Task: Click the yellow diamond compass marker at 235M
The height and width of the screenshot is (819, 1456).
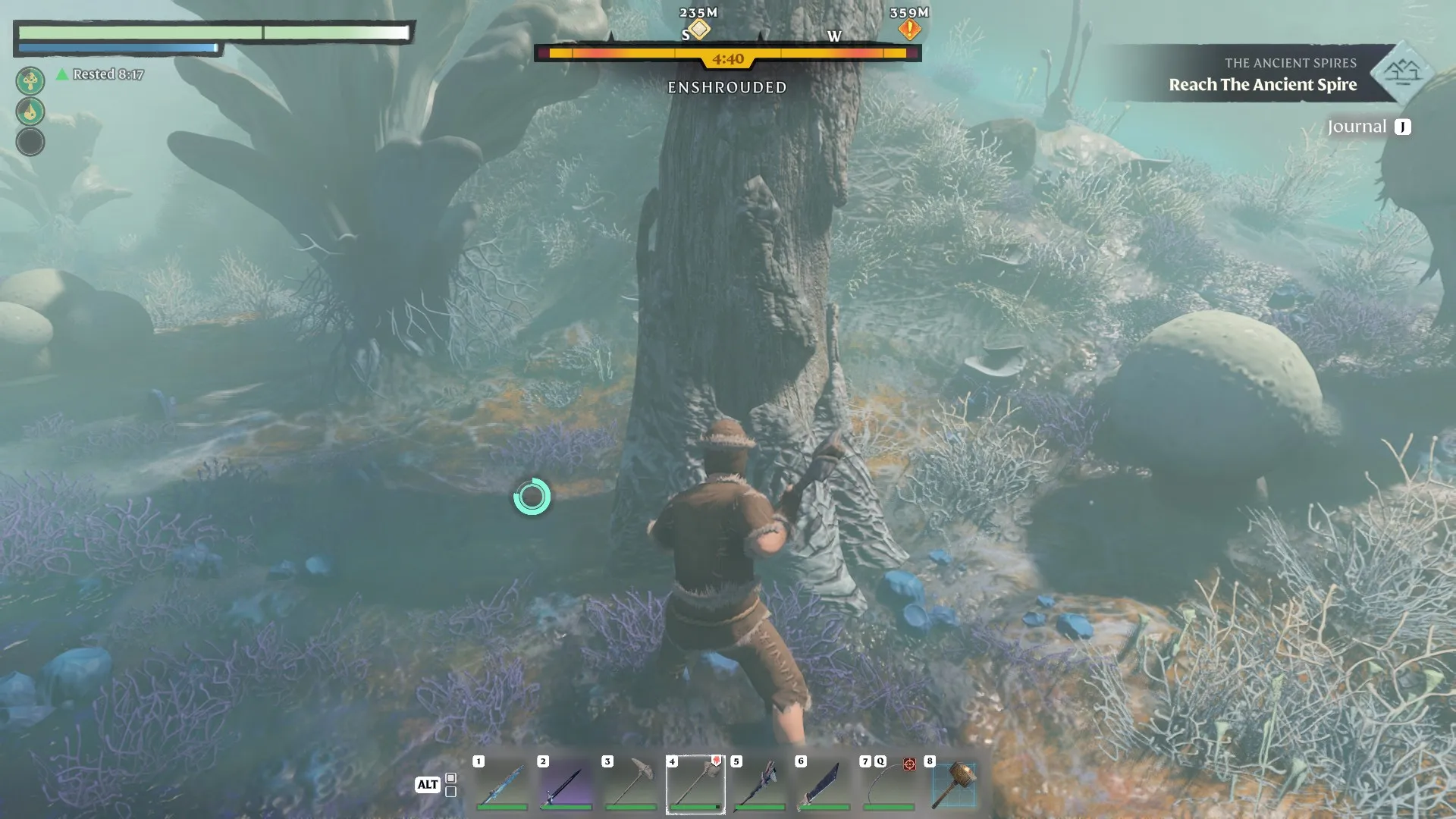Action: point(699,30)
